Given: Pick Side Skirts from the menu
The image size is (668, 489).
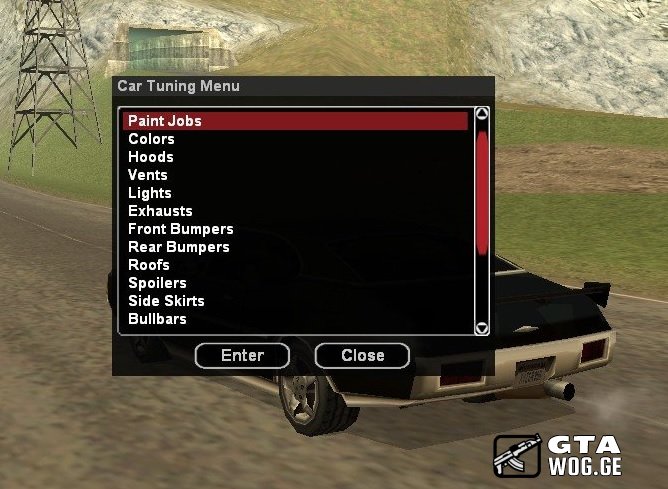Looking at the screenshot, I should pyautogui.click(x=166, y=301).
